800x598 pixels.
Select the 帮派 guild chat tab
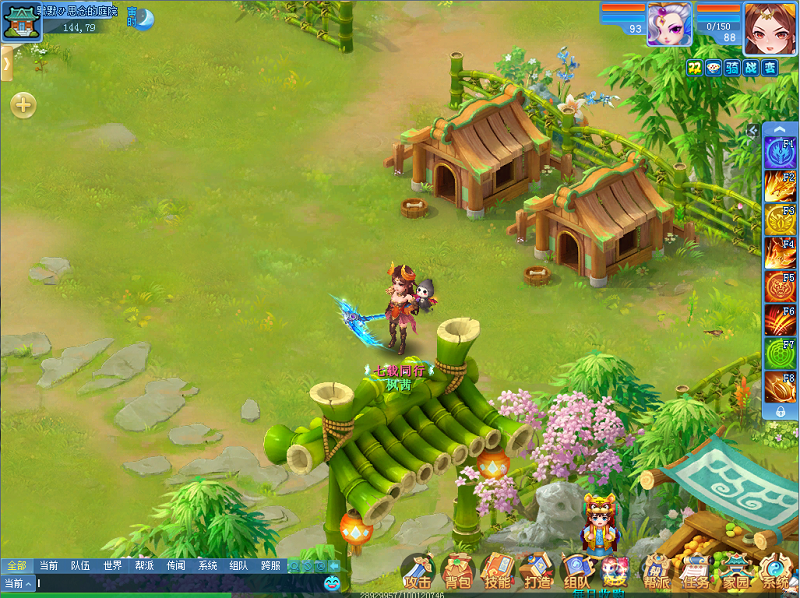(144, 565)
